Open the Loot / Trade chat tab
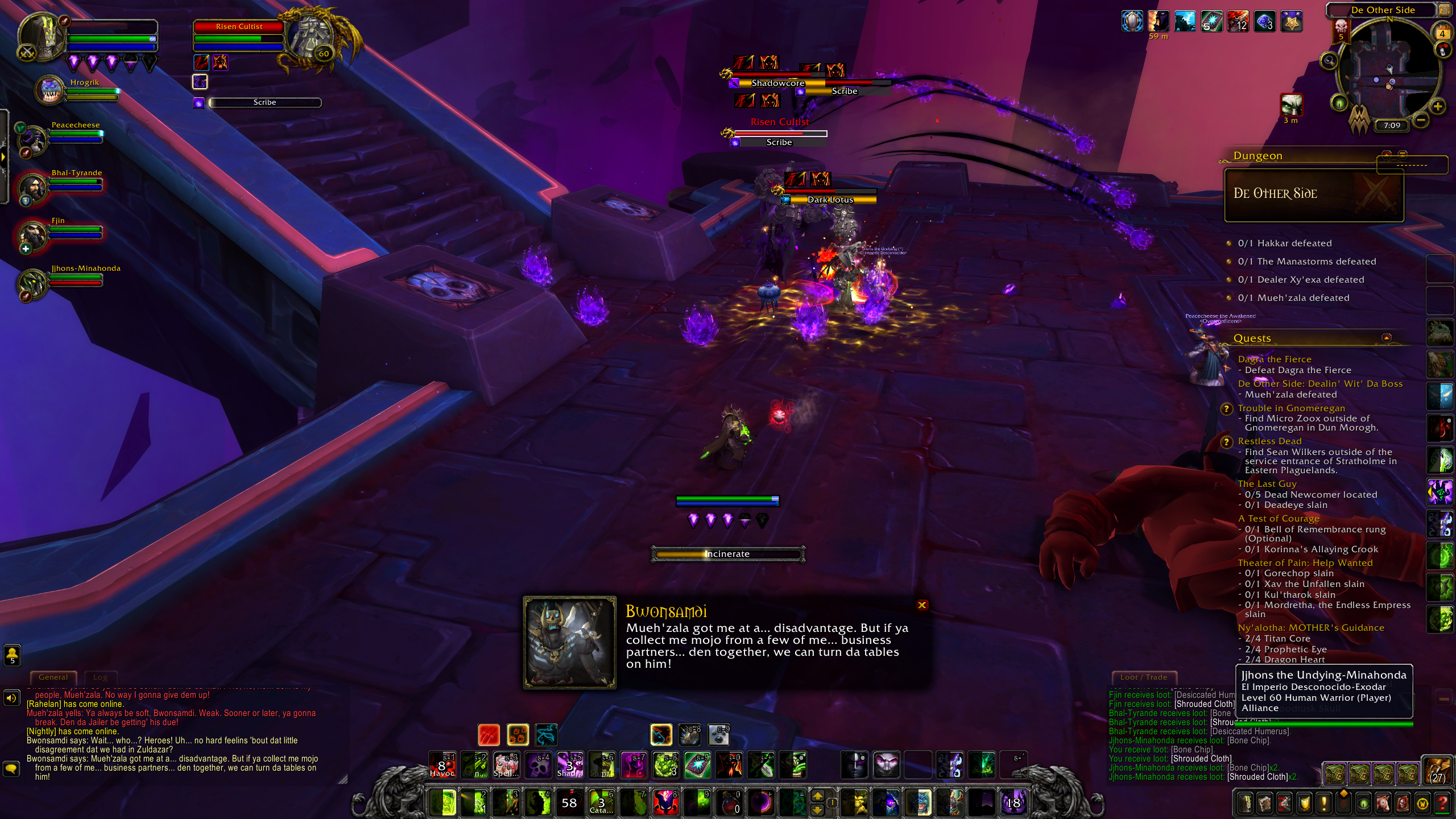This screenshot has height=819, width=1456. click(1143, 677)
